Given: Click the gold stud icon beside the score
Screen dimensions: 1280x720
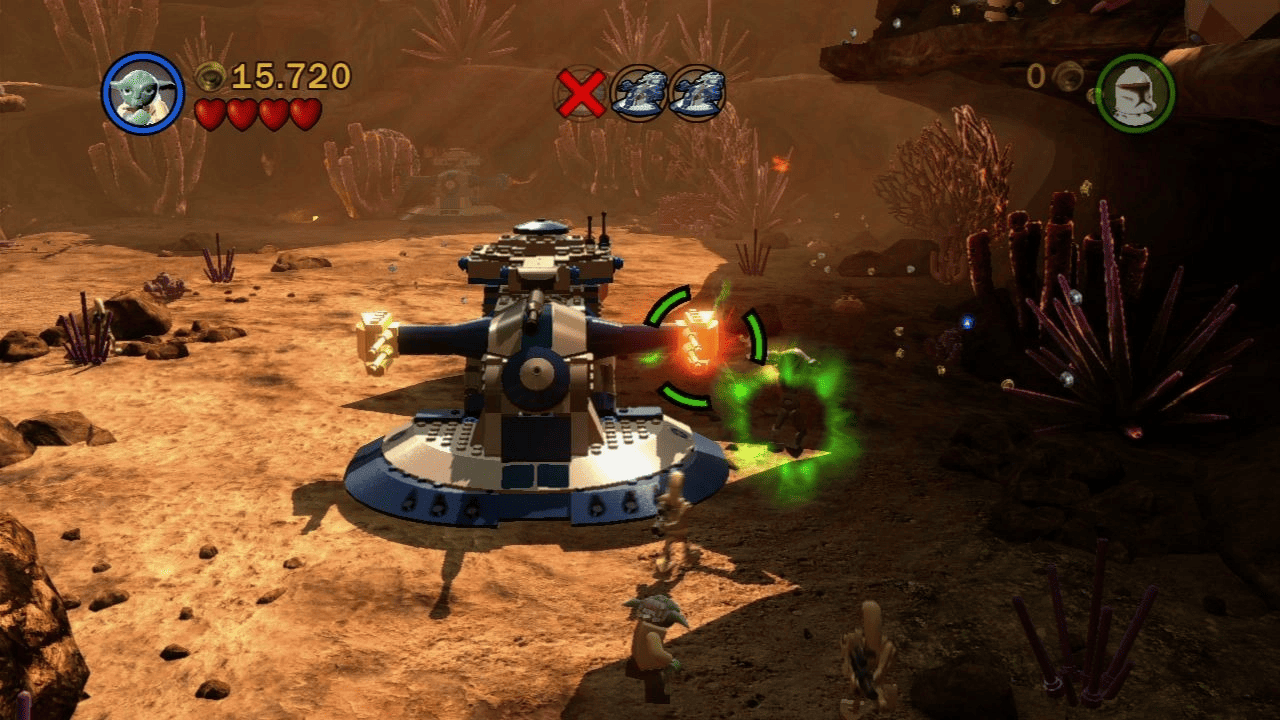Looking at the screenshot, I should coord(210,74).
